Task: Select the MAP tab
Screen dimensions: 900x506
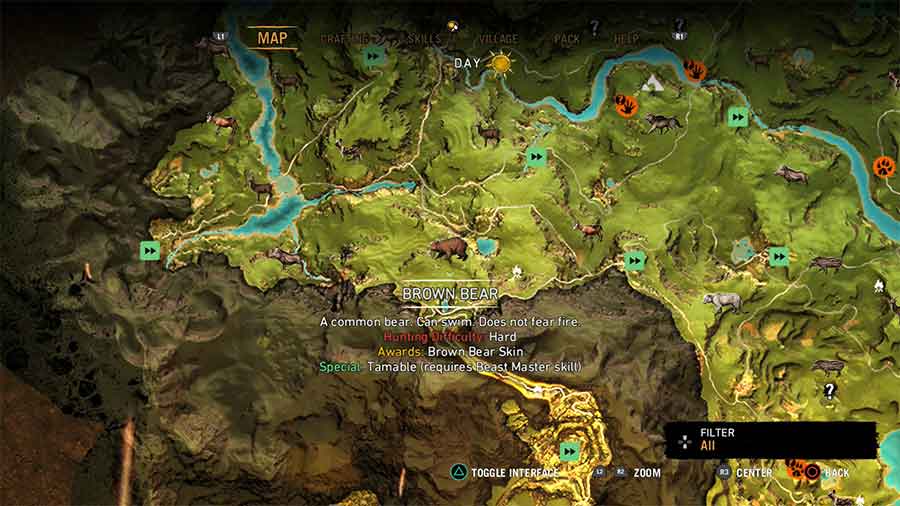Action: point(272,39)
